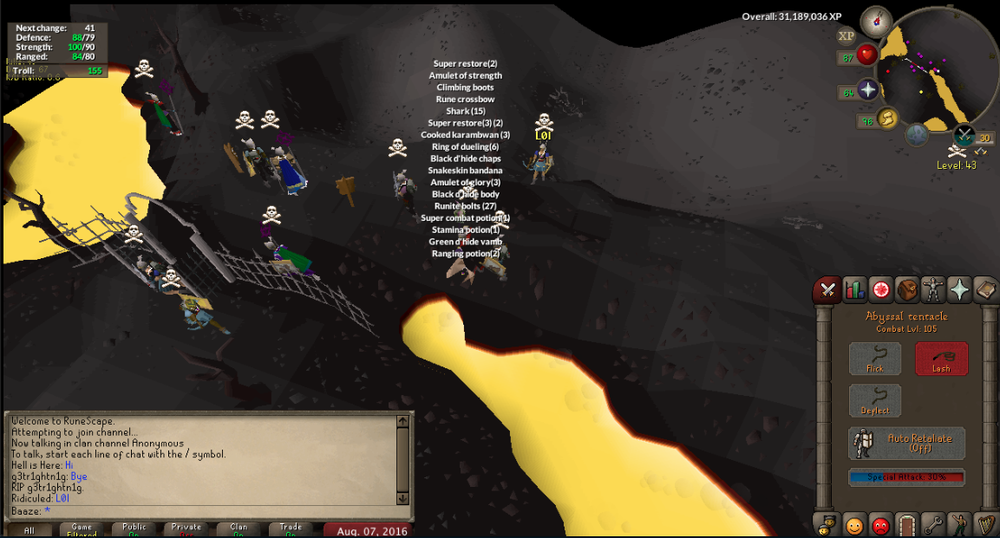This screenshot has height=538, width=1000.
Task: Toggle run with the boot energy orb
Action: [x=888, y=120]
